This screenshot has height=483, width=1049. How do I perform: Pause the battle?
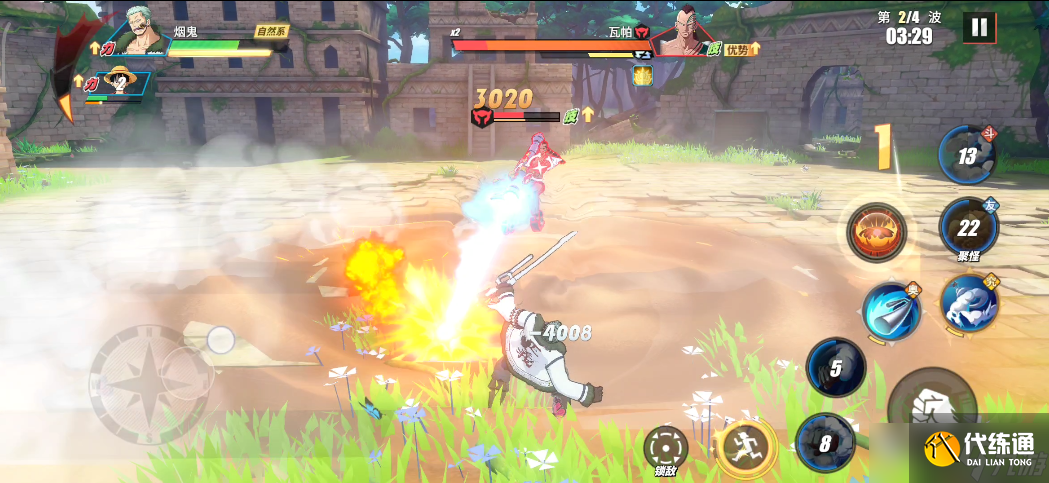tap(979, 27)
